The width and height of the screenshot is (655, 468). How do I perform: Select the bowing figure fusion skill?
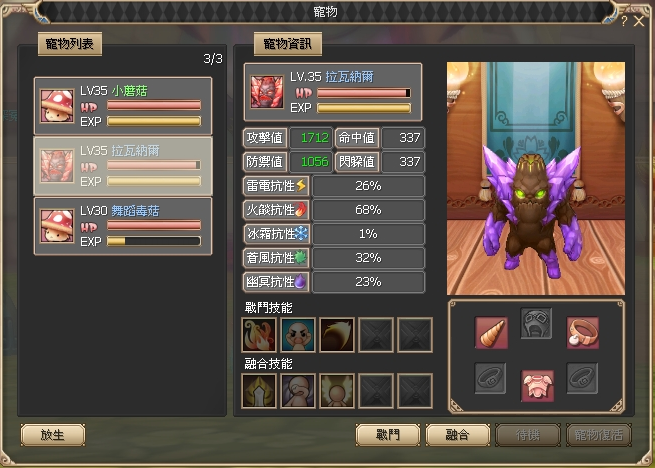pyautogui.click(x=298, y=391)
